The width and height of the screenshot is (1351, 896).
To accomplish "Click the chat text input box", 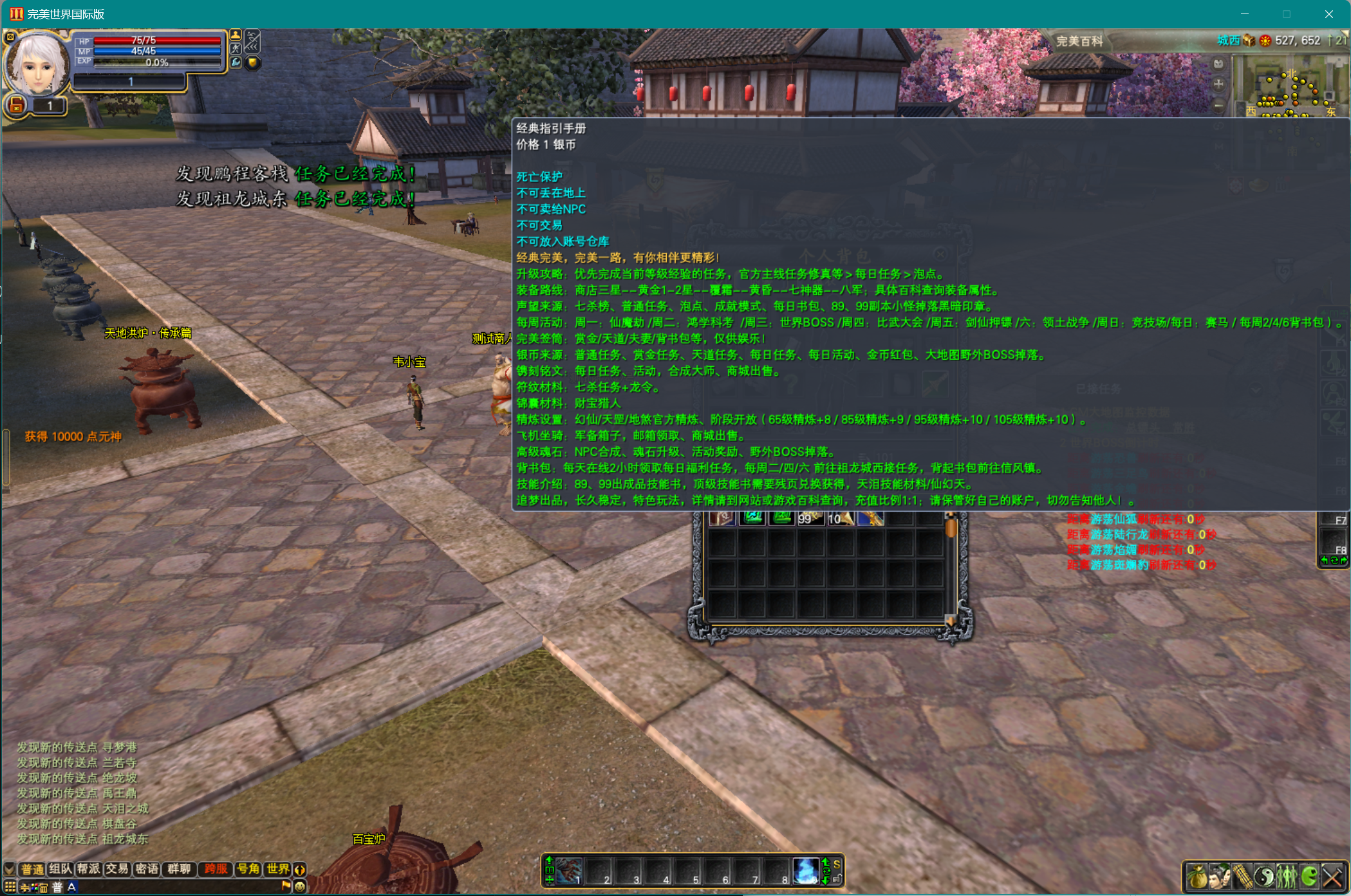I will tap(177, 887).
